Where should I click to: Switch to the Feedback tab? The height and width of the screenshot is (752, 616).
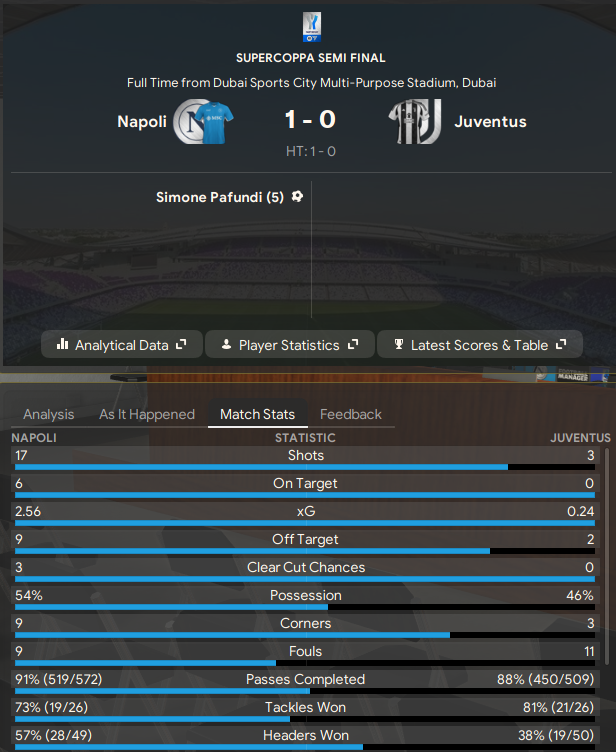(351, 414)
